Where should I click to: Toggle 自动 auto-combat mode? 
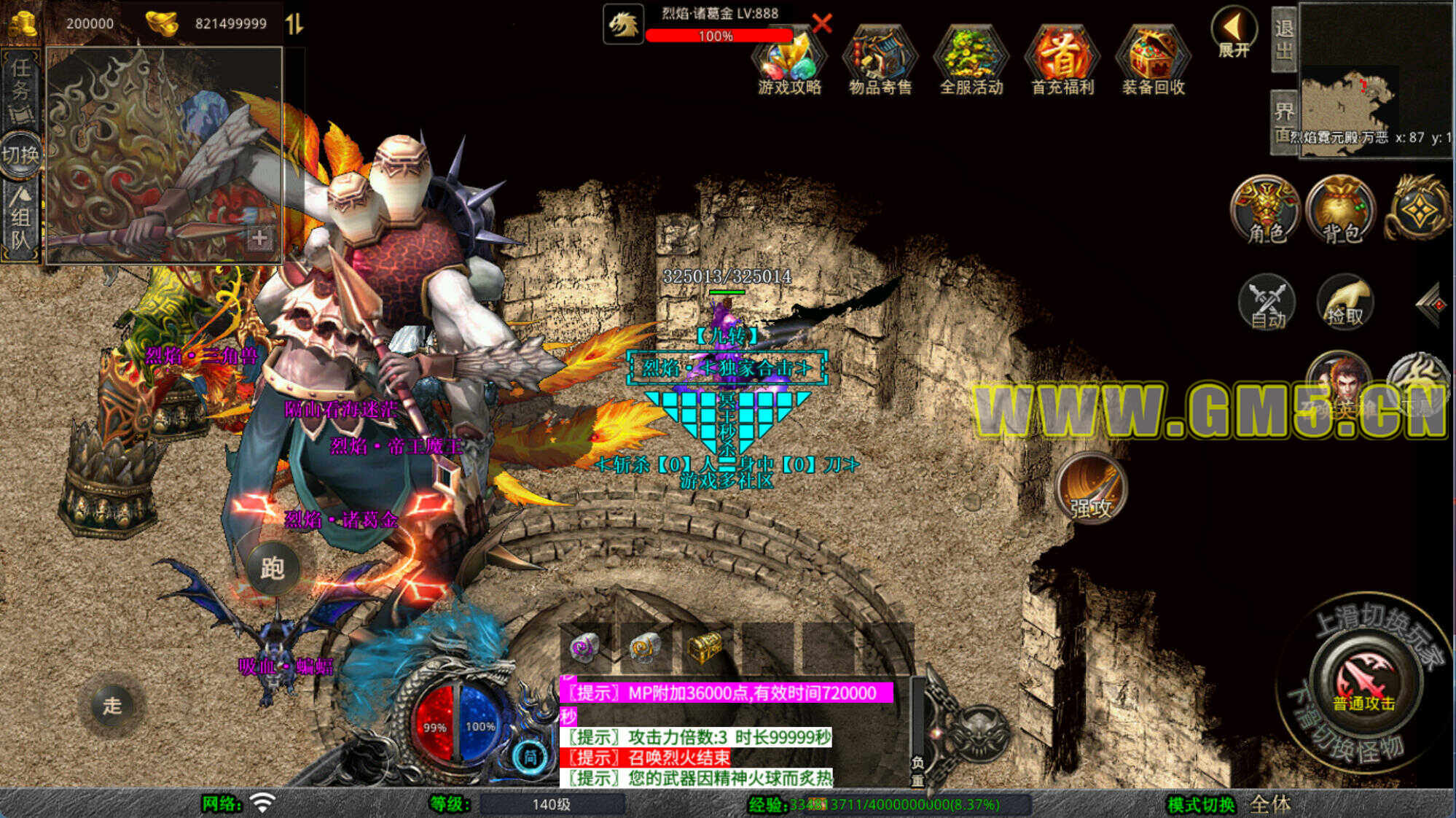coord(1267,303)
